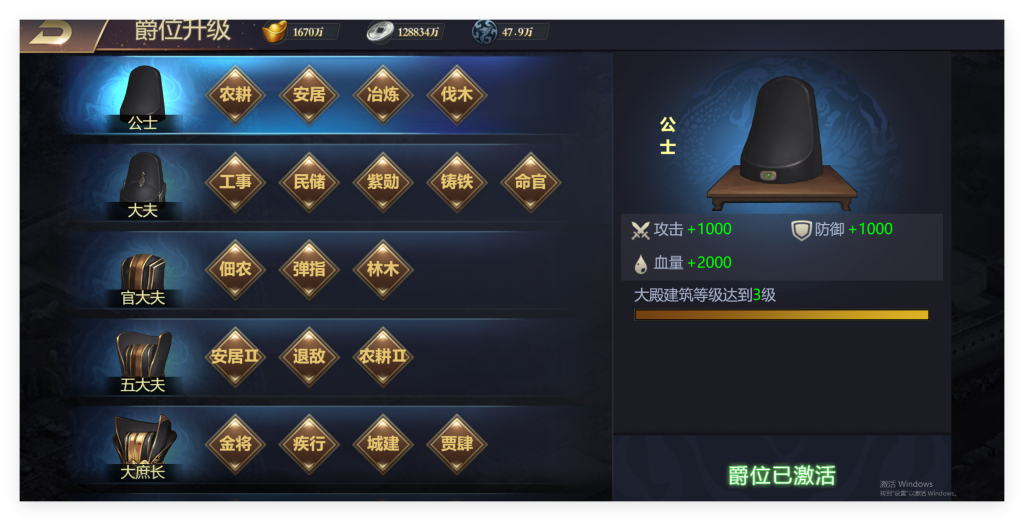Screen dimensions: 1024x521
Task: Click the 弹指 skill diamond
Action: click(309, 269)
